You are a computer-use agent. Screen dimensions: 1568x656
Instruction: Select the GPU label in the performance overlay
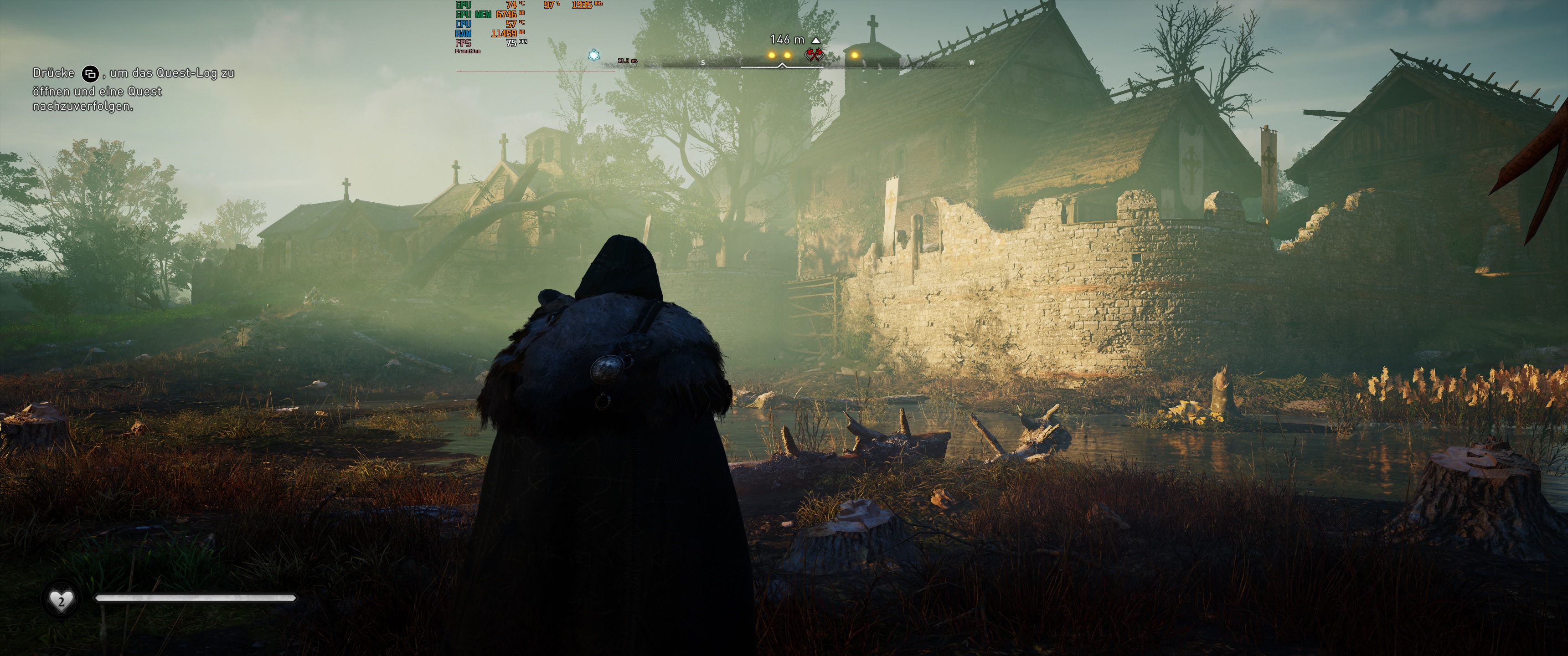click(x=463, y=5)
